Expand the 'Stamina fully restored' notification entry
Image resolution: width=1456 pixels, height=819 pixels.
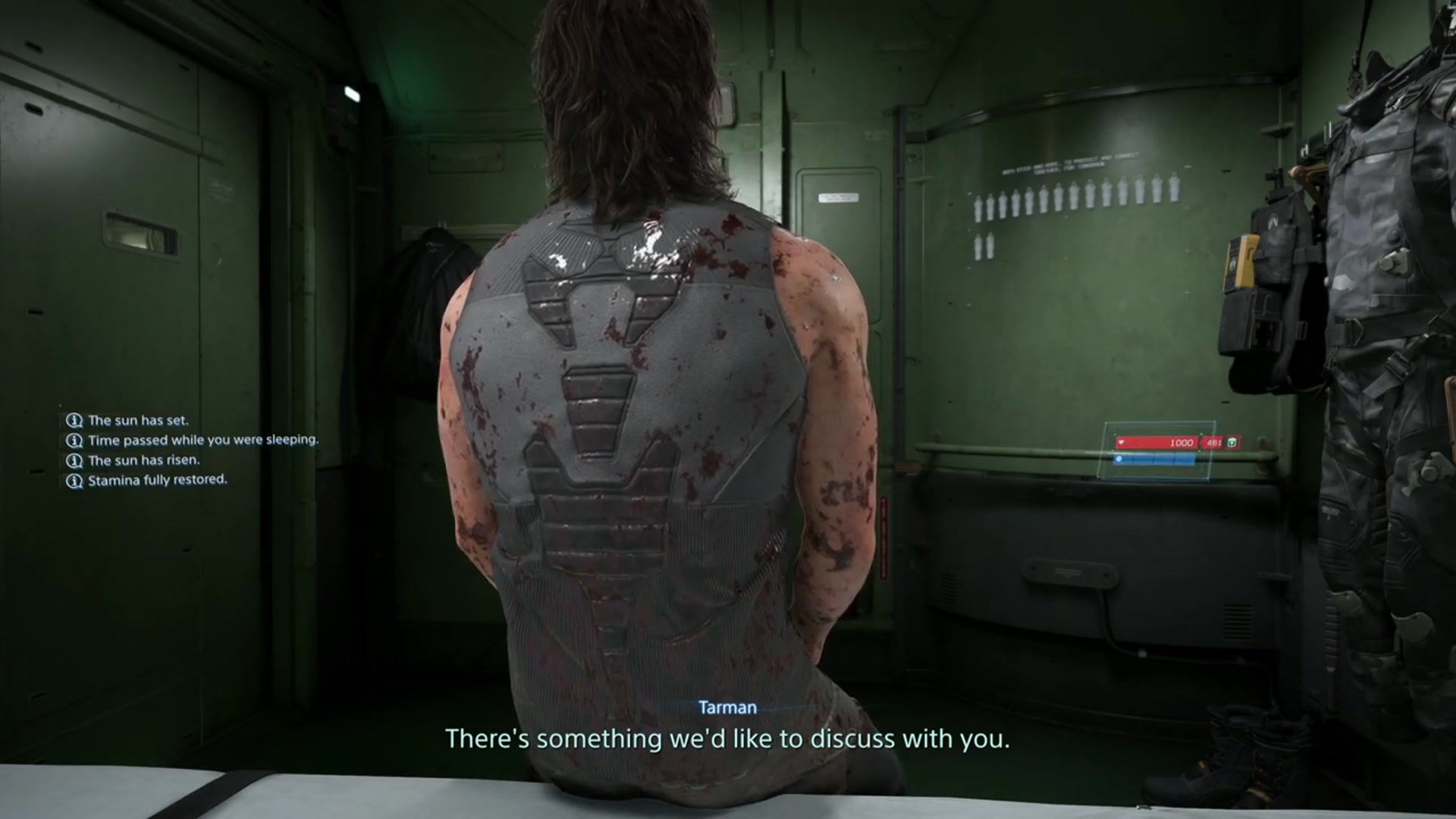(158, 479)
